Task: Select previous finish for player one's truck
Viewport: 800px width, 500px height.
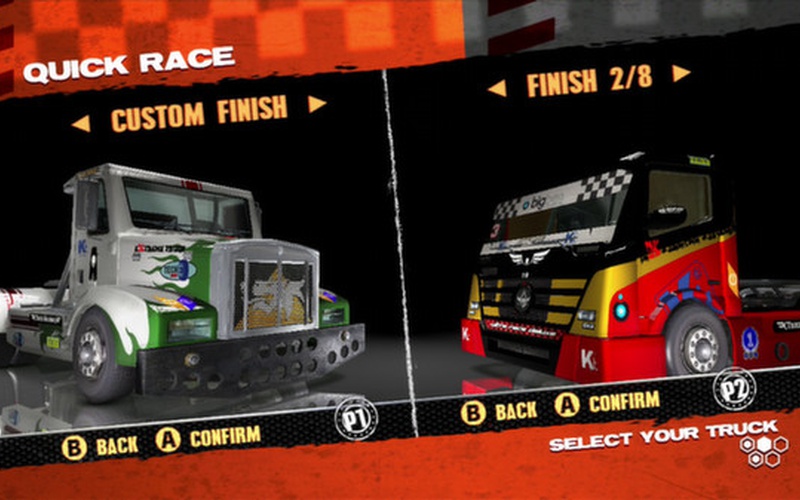Action: tap(81, 123)
